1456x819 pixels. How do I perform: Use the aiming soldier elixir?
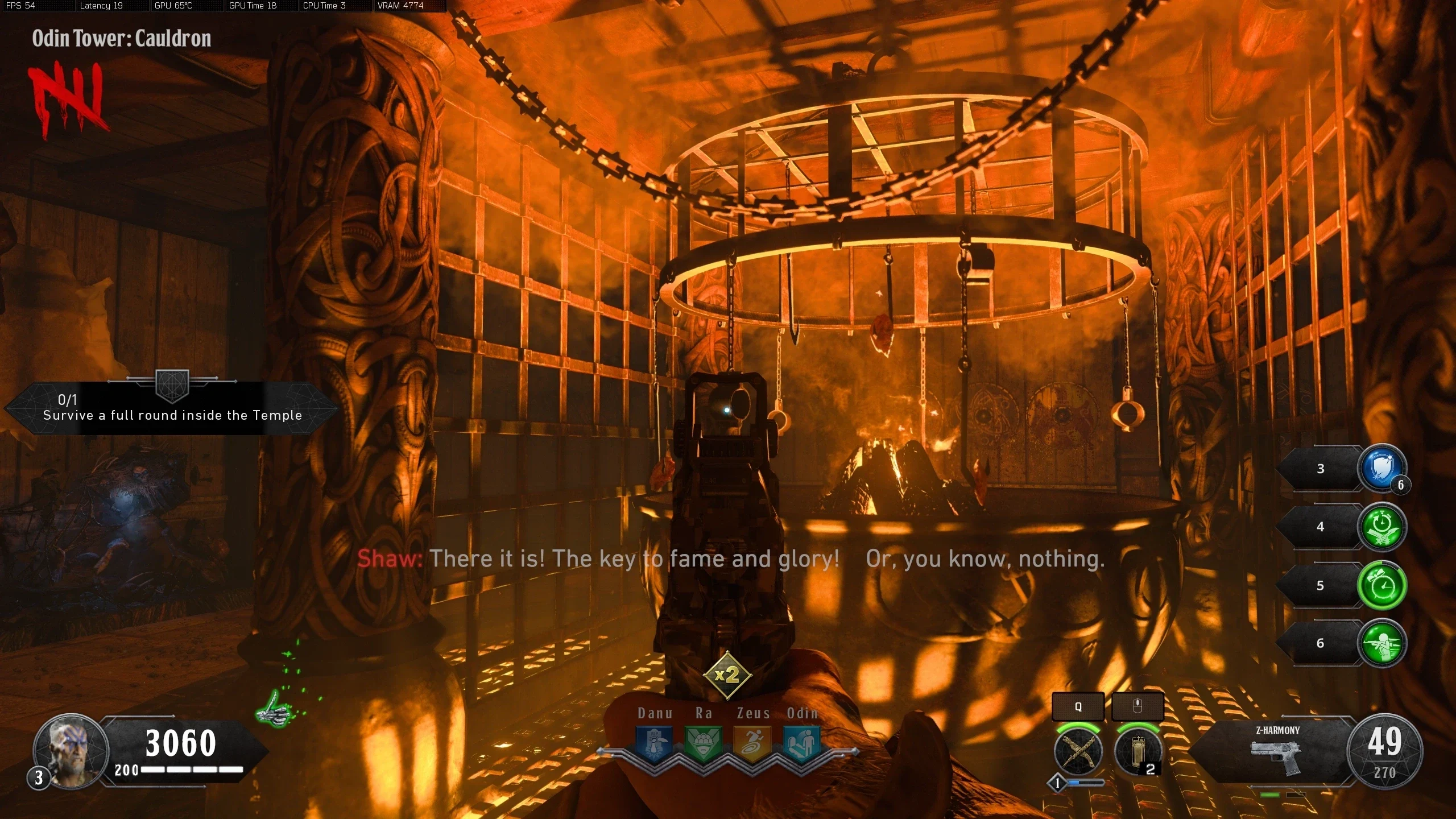point(1382,643)
